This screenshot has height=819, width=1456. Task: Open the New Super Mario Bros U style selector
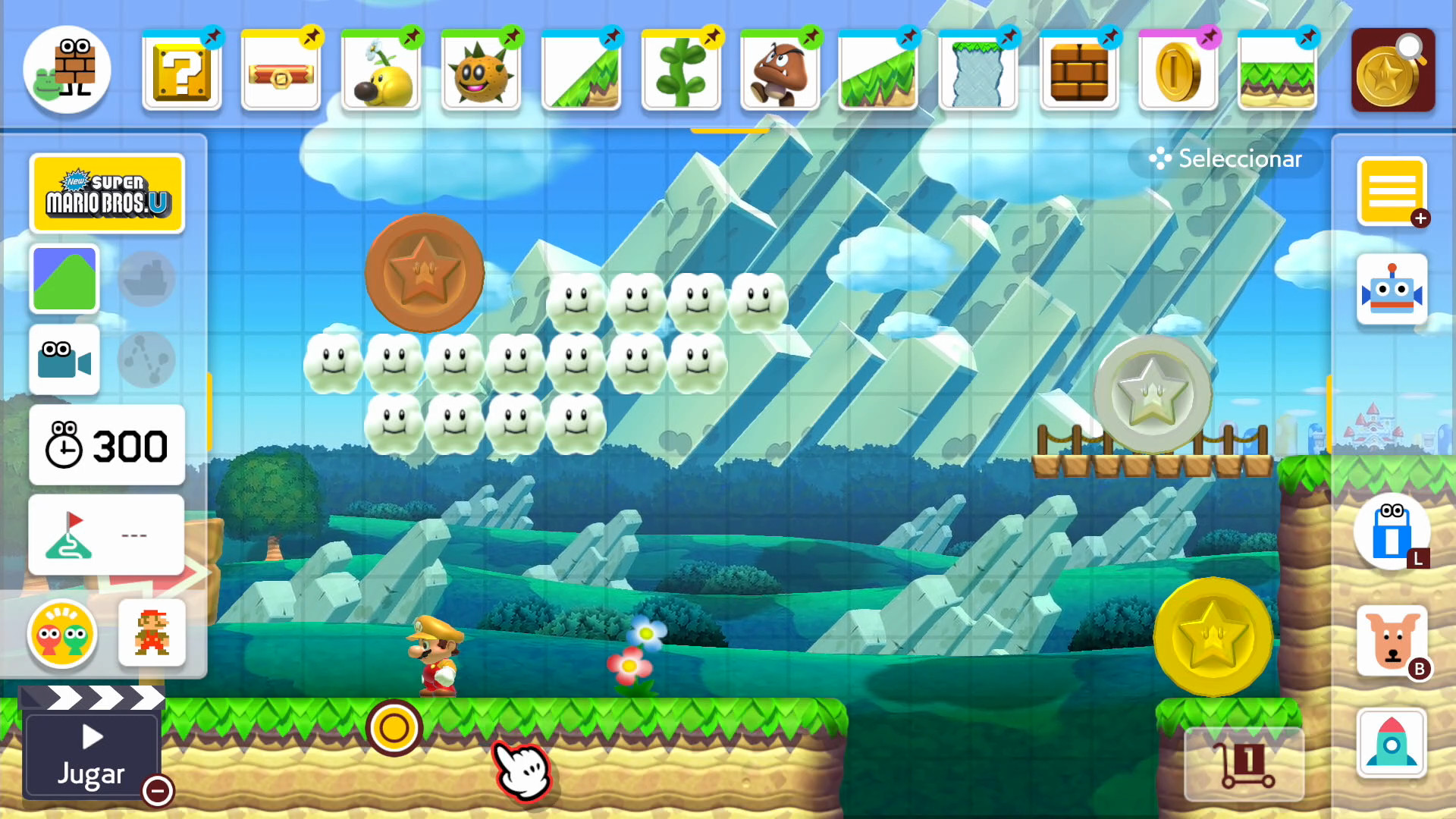click(x=107, y=192)
